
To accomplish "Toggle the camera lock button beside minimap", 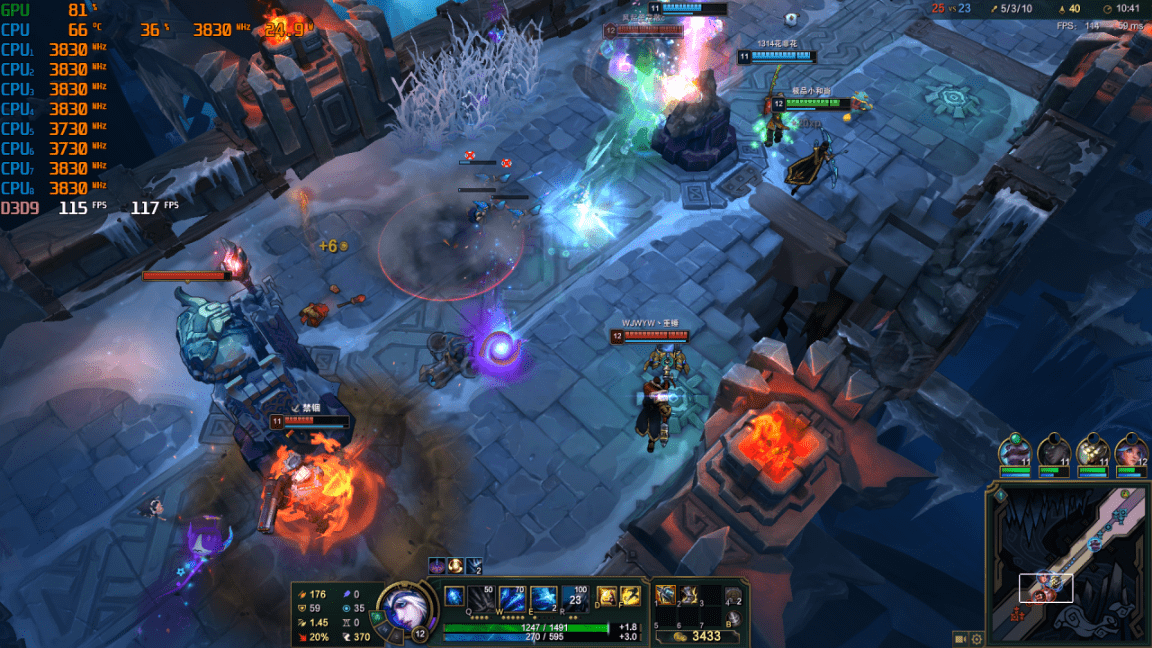I will click(960, 638).
